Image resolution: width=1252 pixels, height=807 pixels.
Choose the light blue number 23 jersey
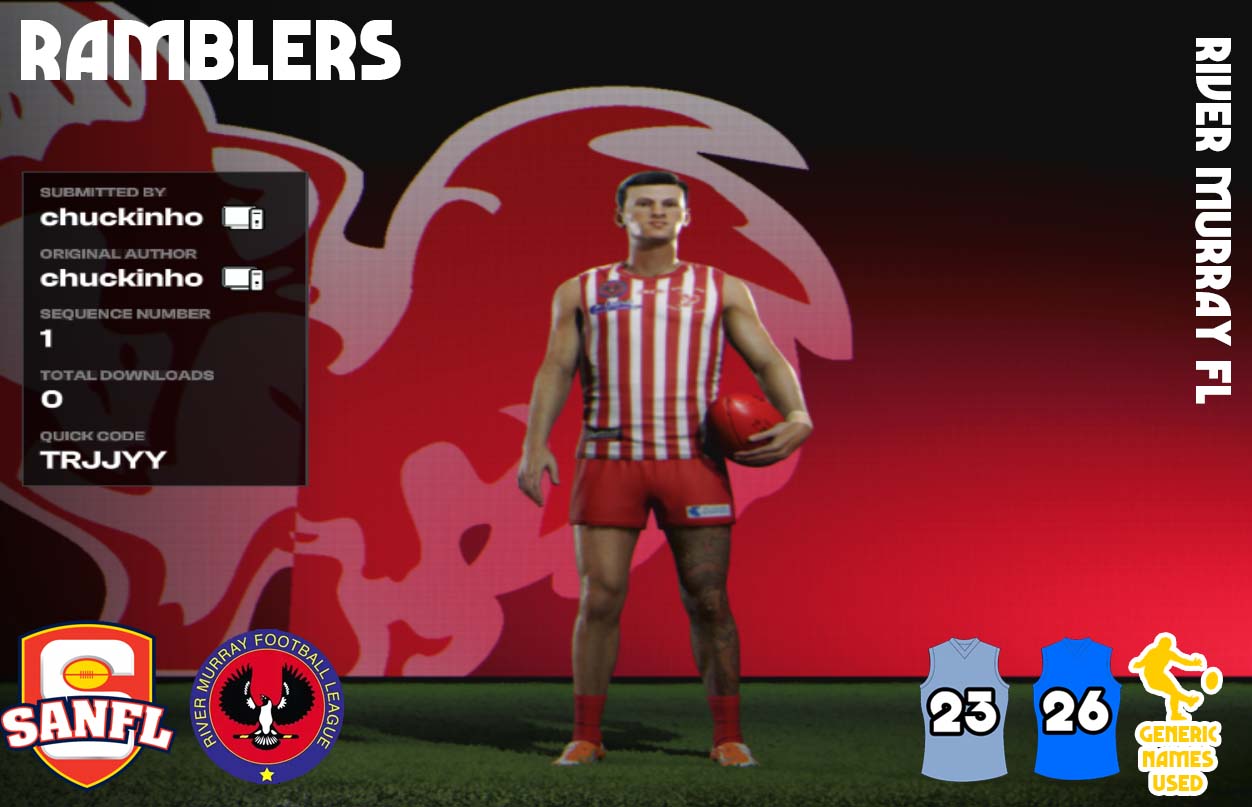964,710
